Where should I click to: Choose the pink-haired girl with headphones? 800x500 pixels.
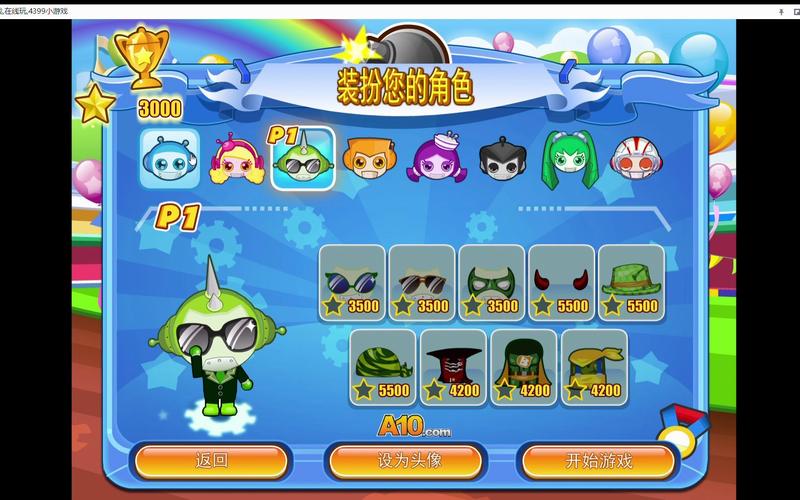[234, 159]
